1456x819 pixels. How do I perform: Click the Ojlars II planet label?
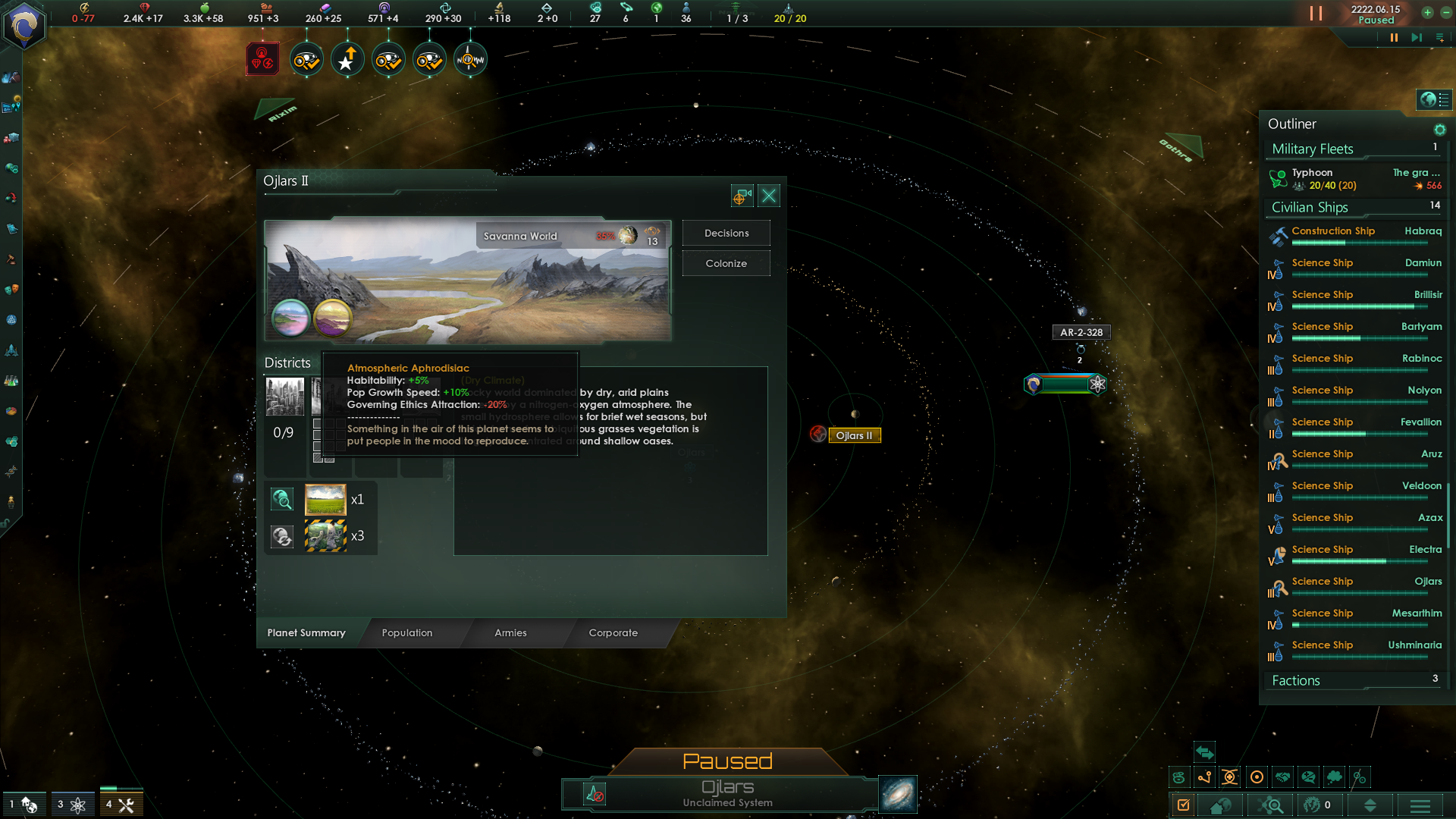(x=854, y=435)
